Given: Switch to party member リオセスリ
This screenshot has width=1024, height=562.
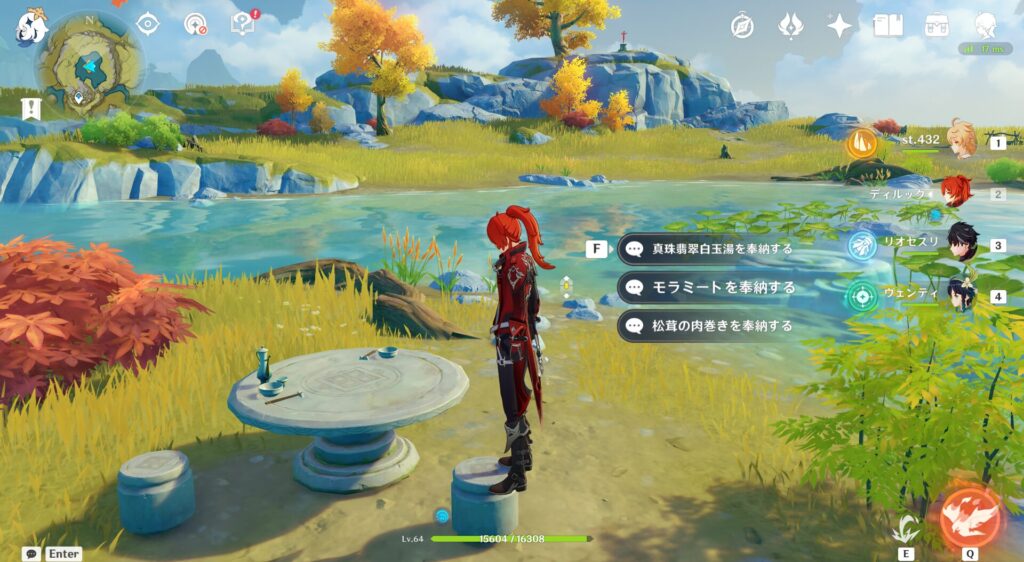Looking at the screenshot, I should (961, 244).
